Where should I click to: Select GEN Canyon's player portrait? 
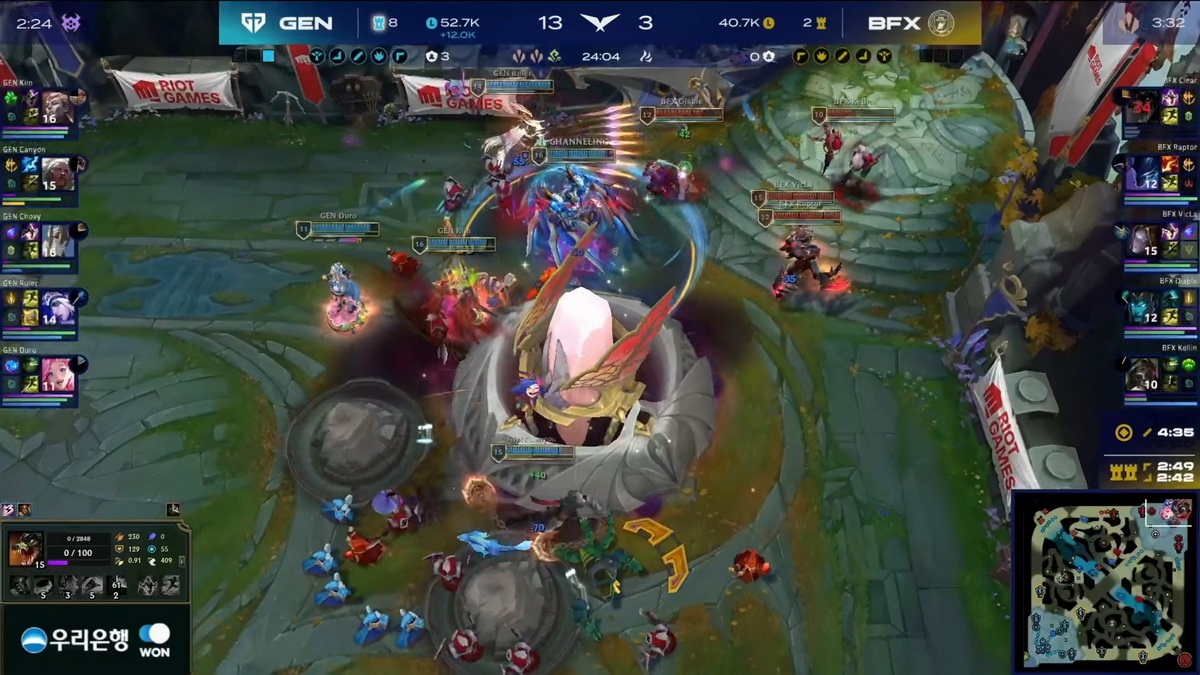57,173
